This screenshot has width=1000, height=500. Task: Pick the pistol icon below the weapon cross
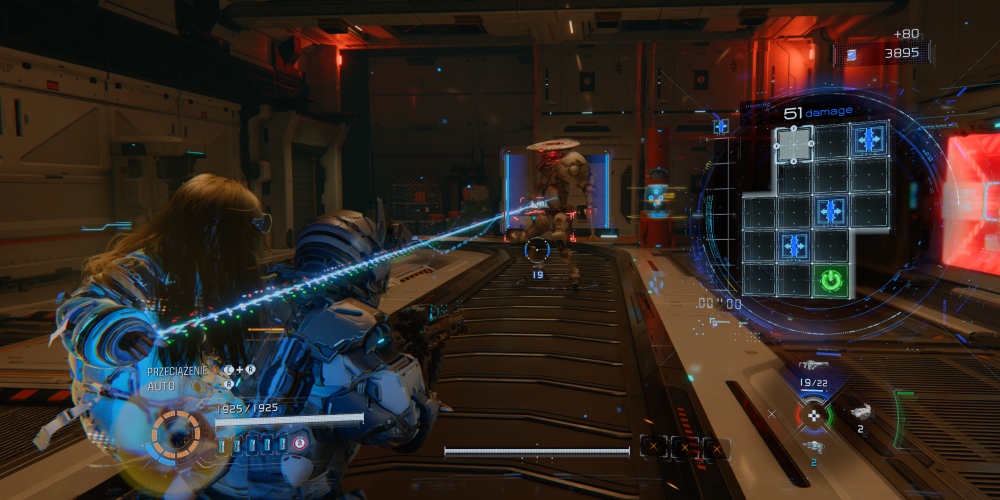(x=812, y=446)
